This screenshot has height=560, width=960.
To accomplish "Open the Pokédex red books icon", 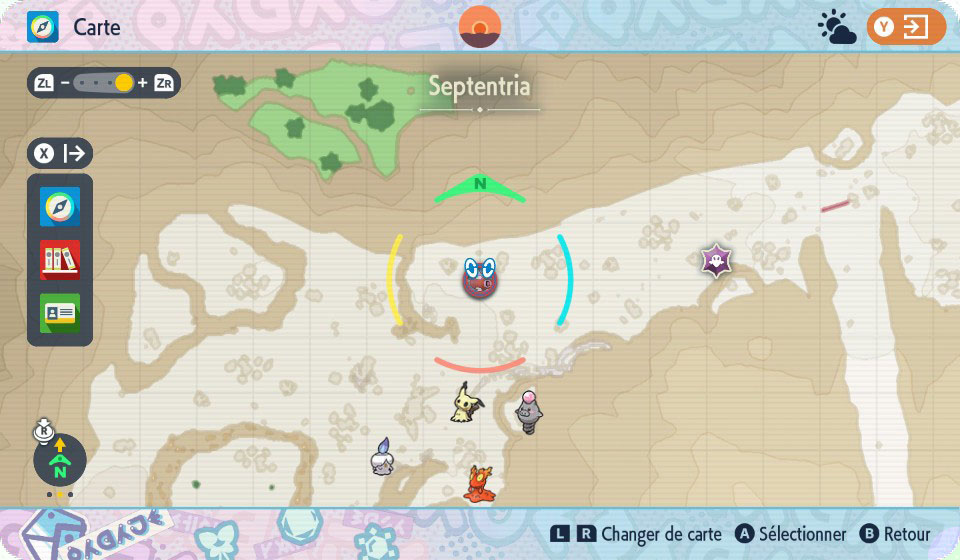I will pos(60,260).
